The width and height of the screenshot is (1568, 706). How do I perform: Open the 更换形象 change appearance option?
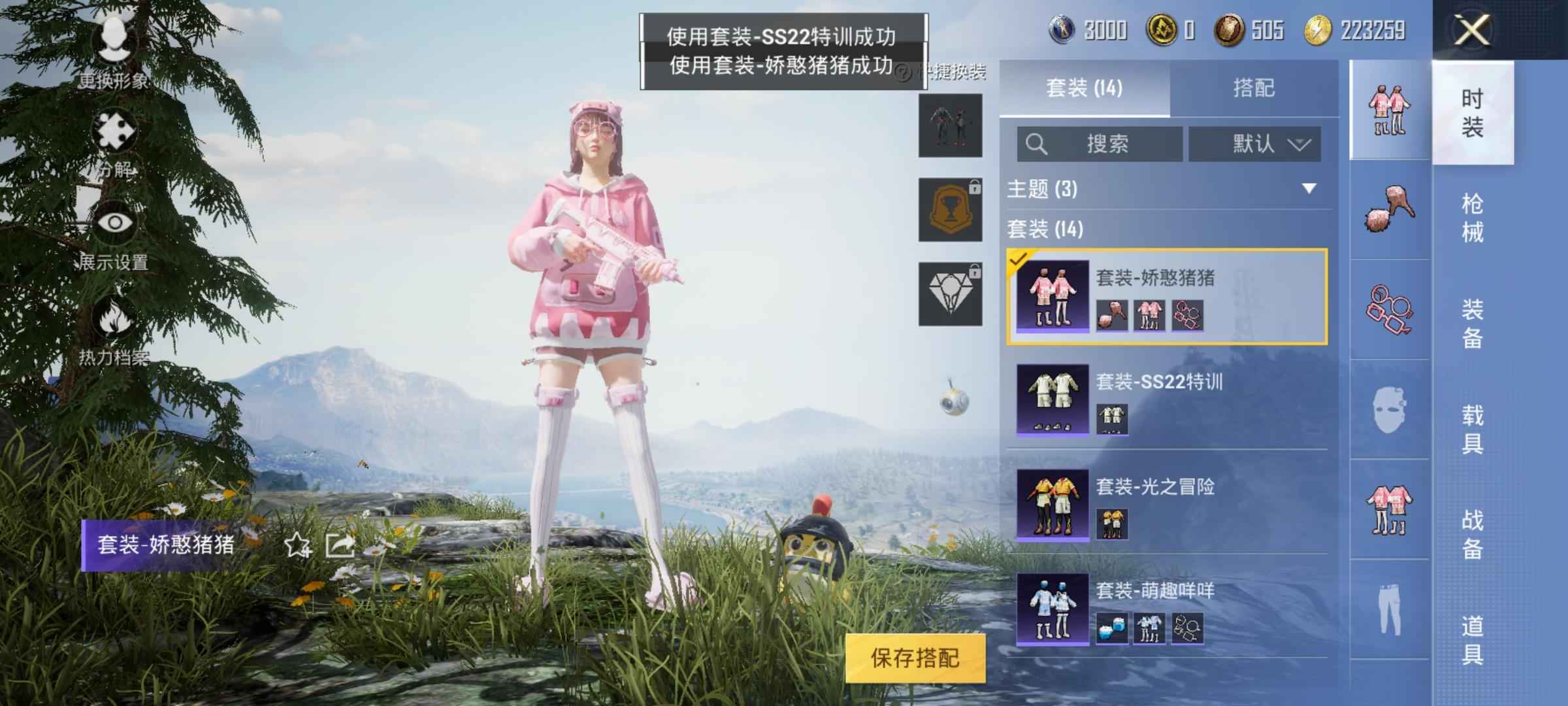tap(114, 54)
